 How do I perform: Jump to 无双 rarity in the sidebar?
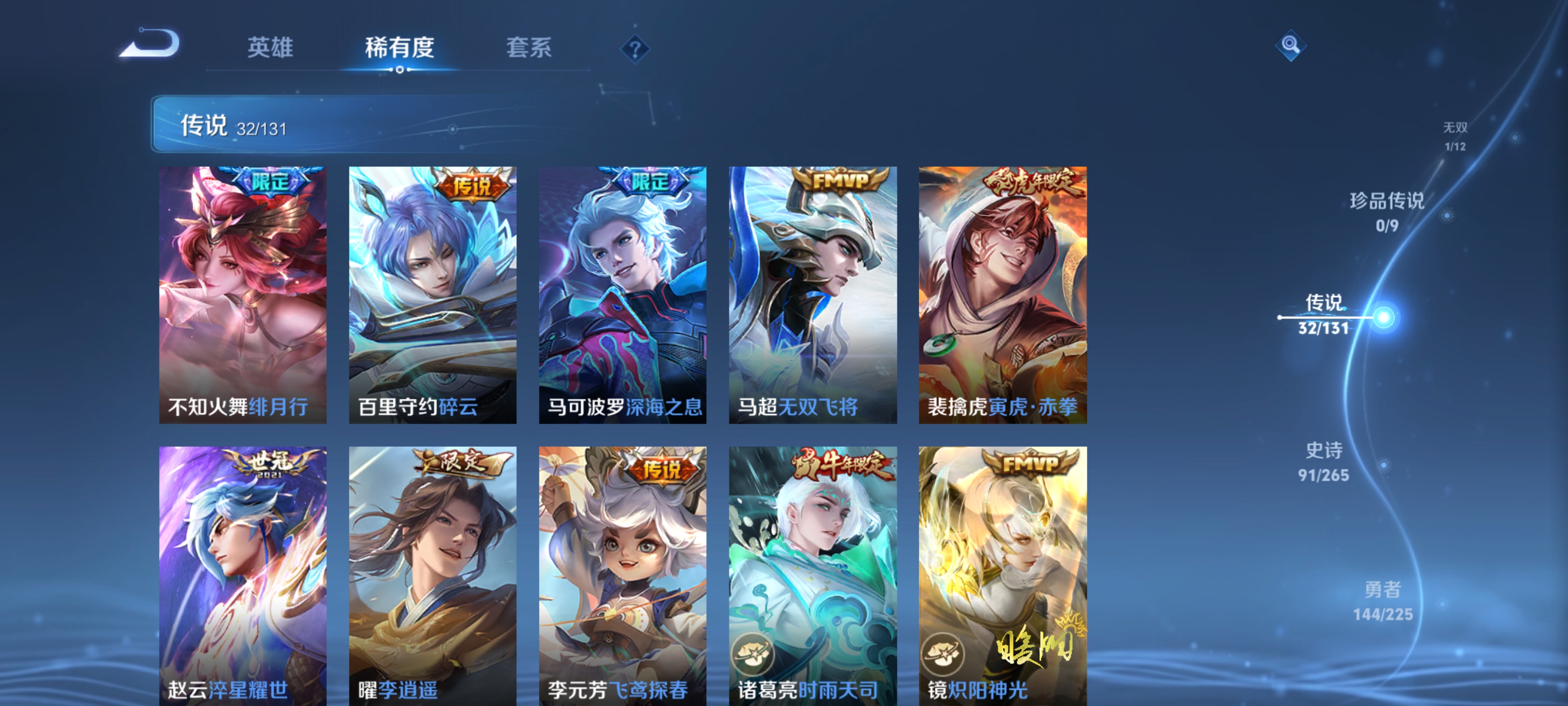tap(1456, 135)
